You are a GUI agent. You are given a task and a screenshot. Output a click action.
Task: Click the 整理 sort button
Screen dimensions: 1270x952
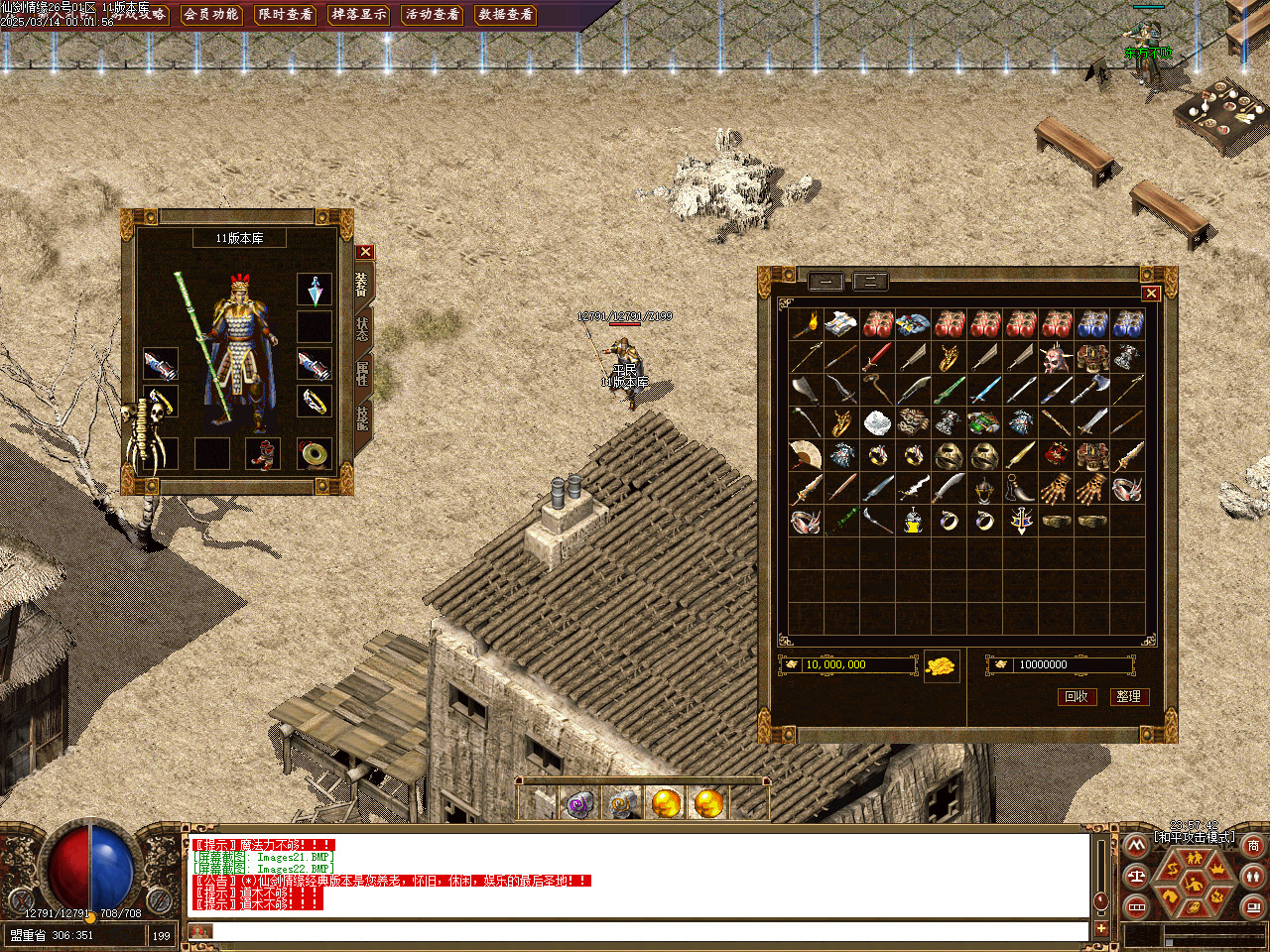point(1129,696)
